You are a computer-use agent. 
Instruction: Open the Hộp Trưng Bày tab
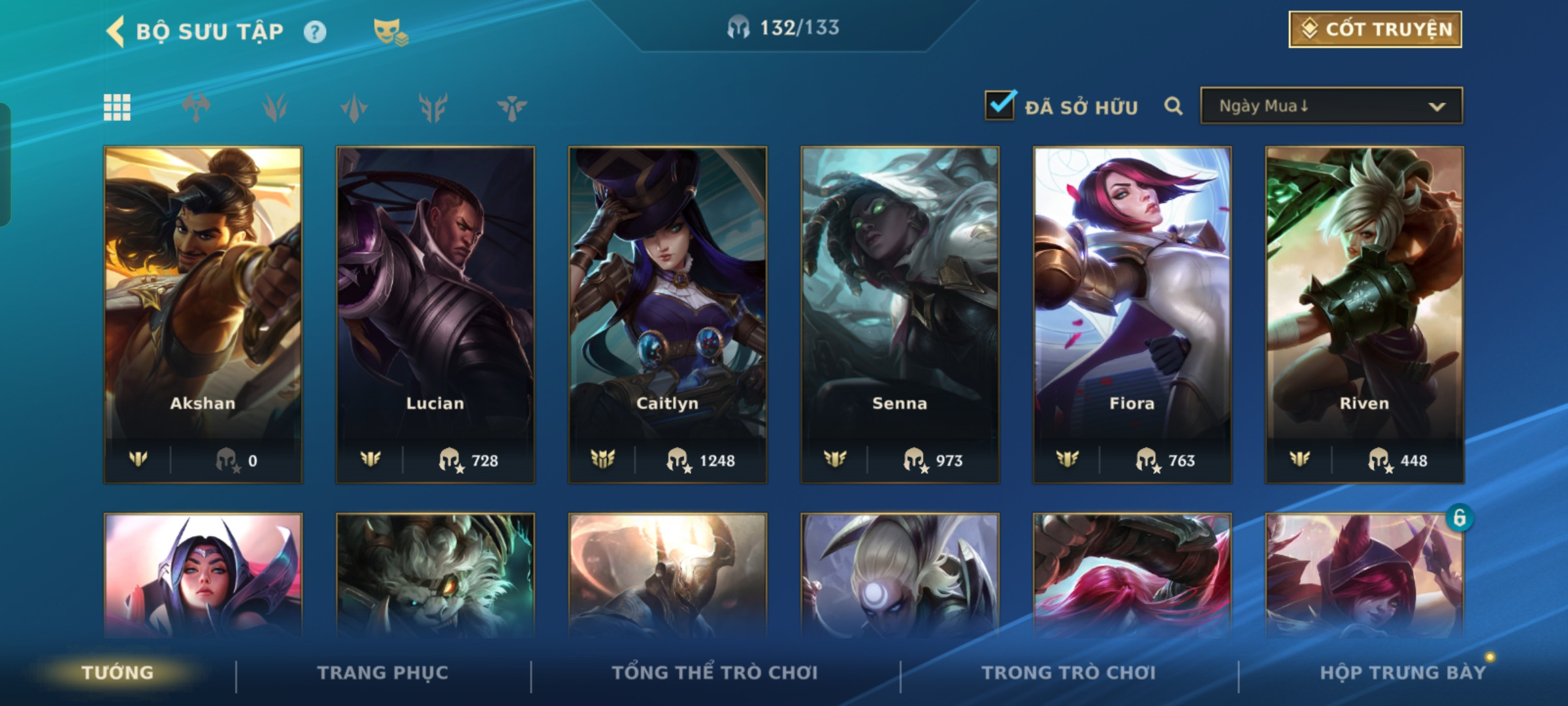pyautogui.click(x=1402, y=673)
